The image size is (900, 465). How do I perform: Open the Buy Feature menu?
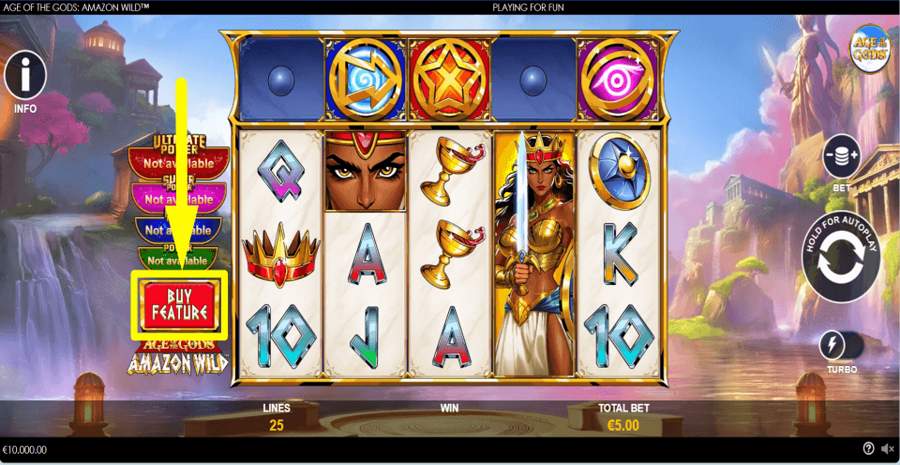(179, 305)
